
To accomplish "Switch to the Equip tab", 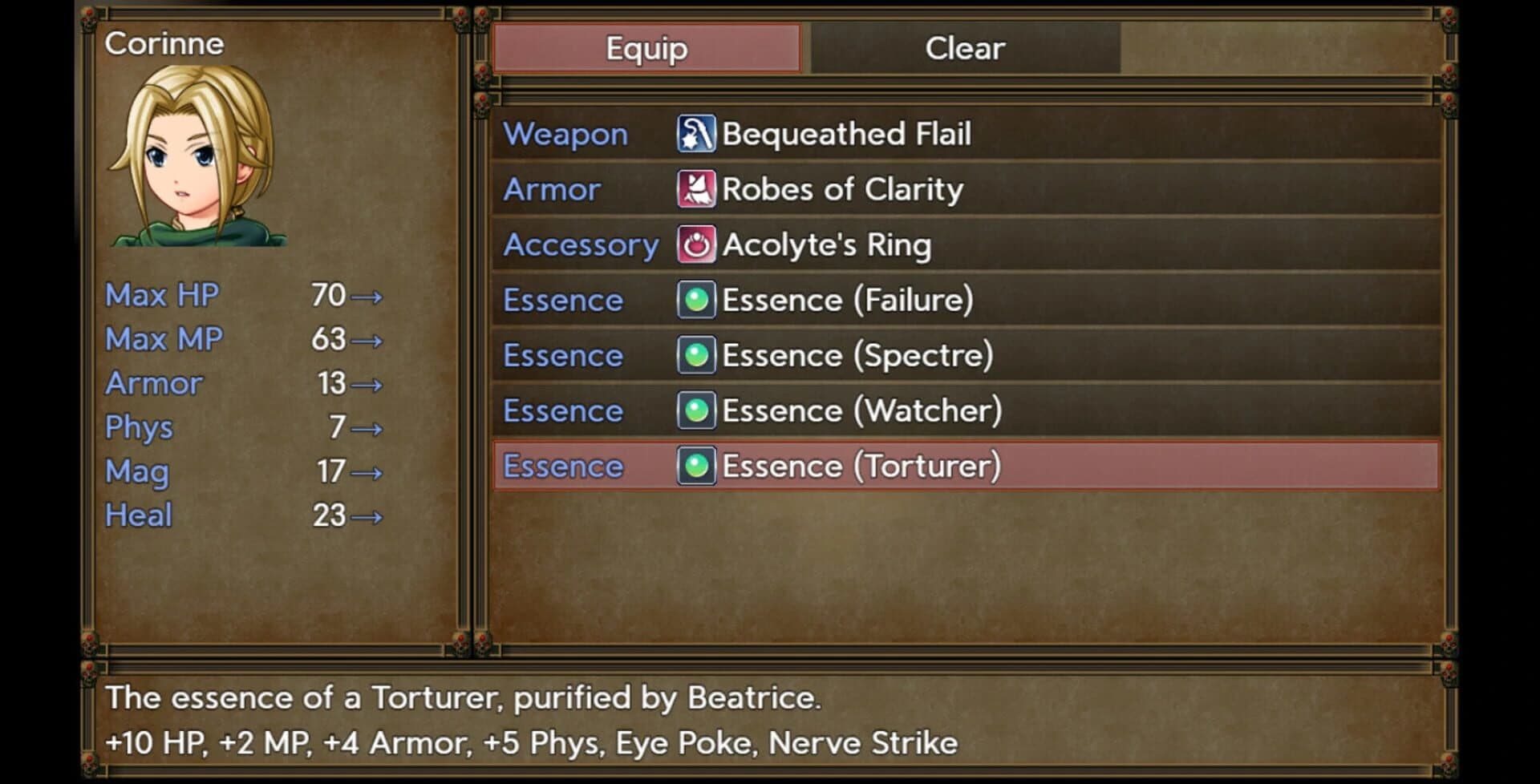I will coord(646,48).
